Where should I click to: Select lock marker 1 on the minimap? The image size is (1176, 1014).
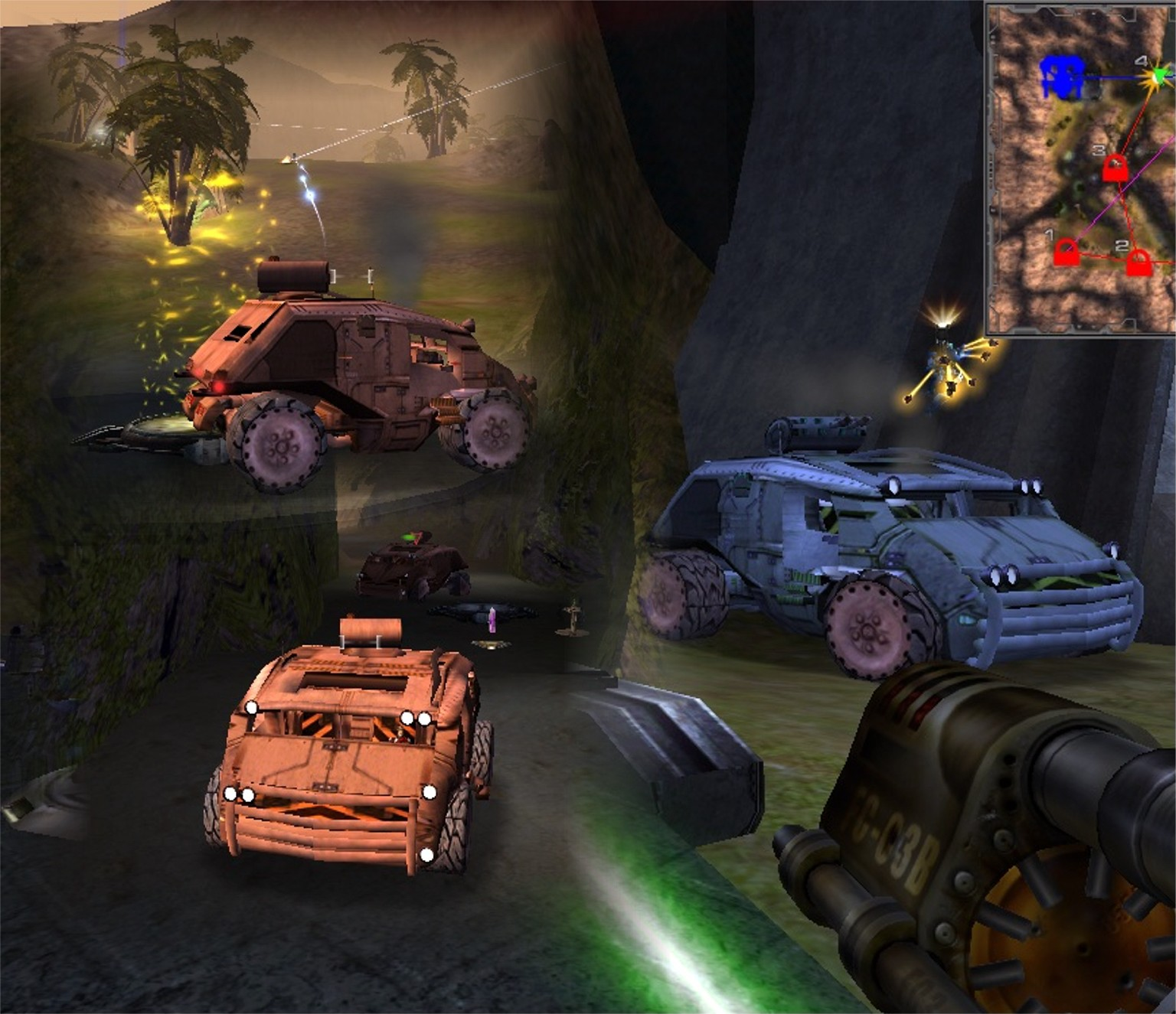tap(1065, 254)
